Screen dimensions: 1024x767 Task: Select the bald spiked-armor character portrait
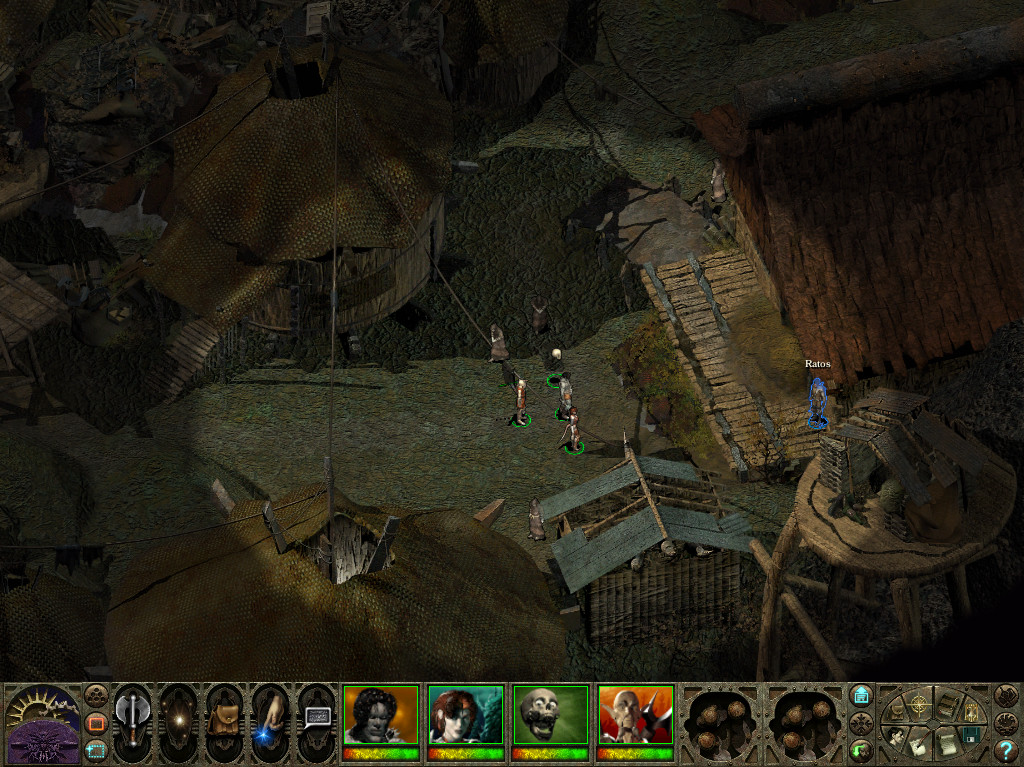point(635,716)
